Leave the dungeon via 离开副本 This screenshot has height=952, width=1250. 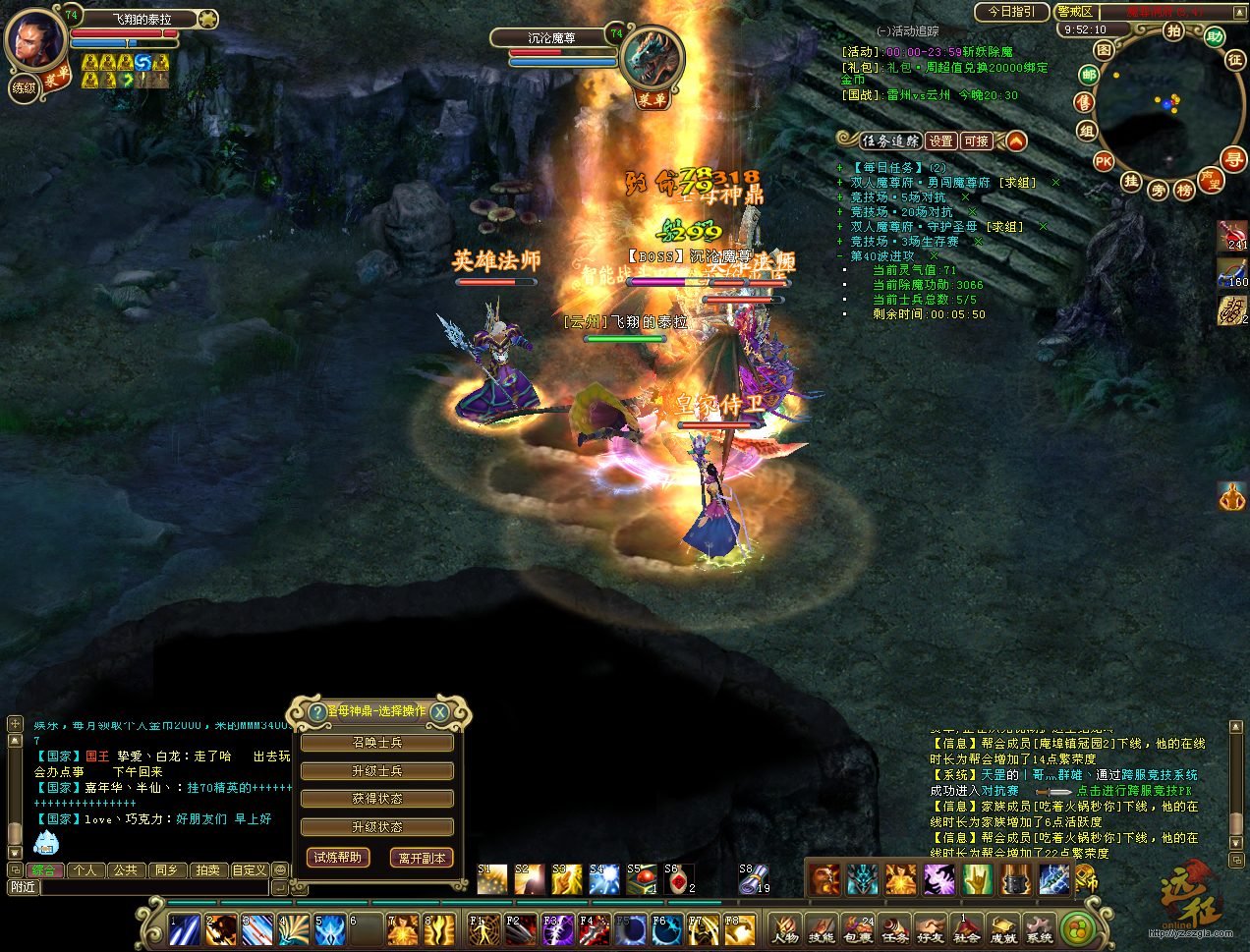[422, 858]
